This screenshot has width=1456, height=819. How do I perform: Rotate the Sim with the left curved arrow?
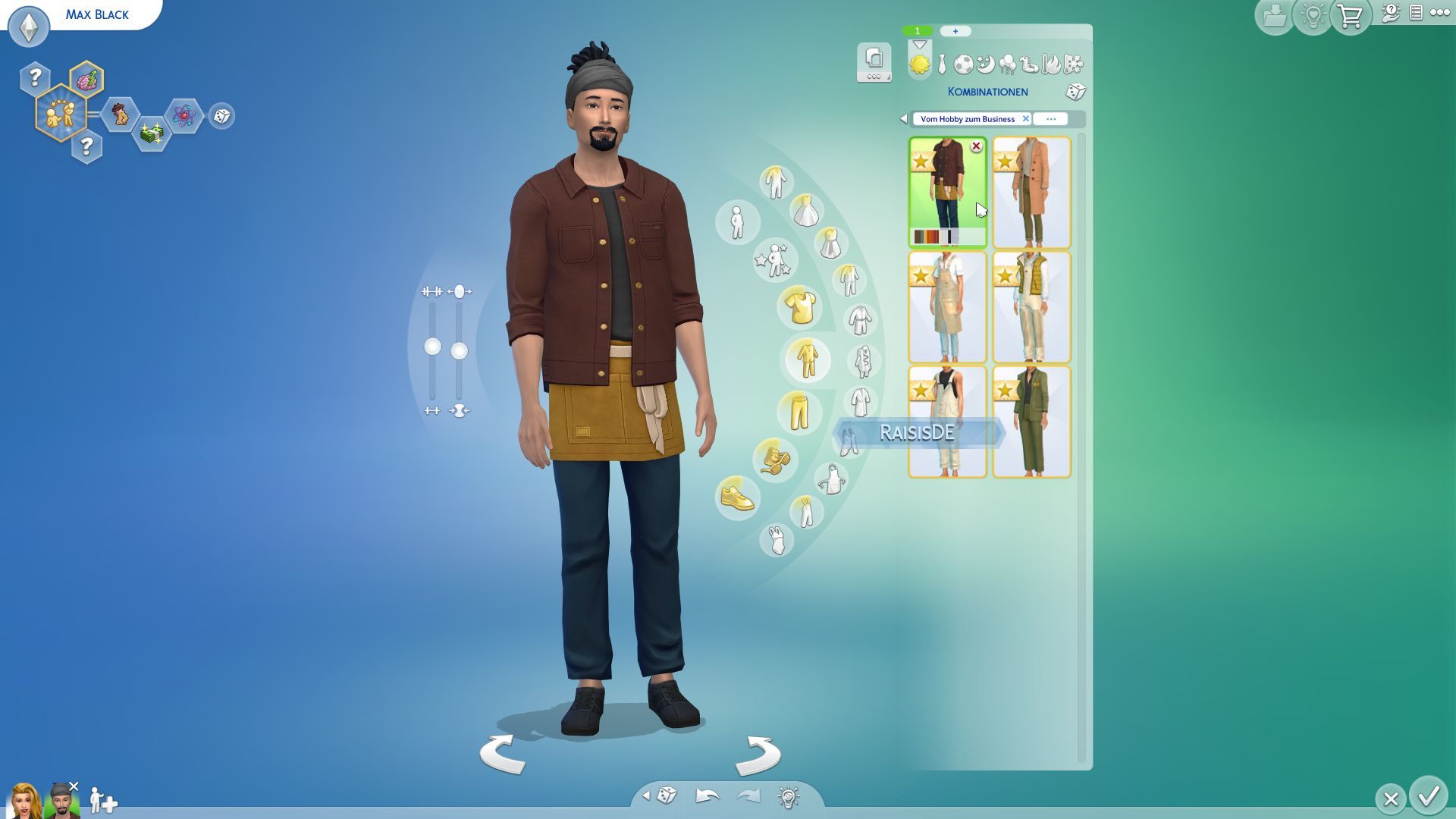click(x=503, y=754)
